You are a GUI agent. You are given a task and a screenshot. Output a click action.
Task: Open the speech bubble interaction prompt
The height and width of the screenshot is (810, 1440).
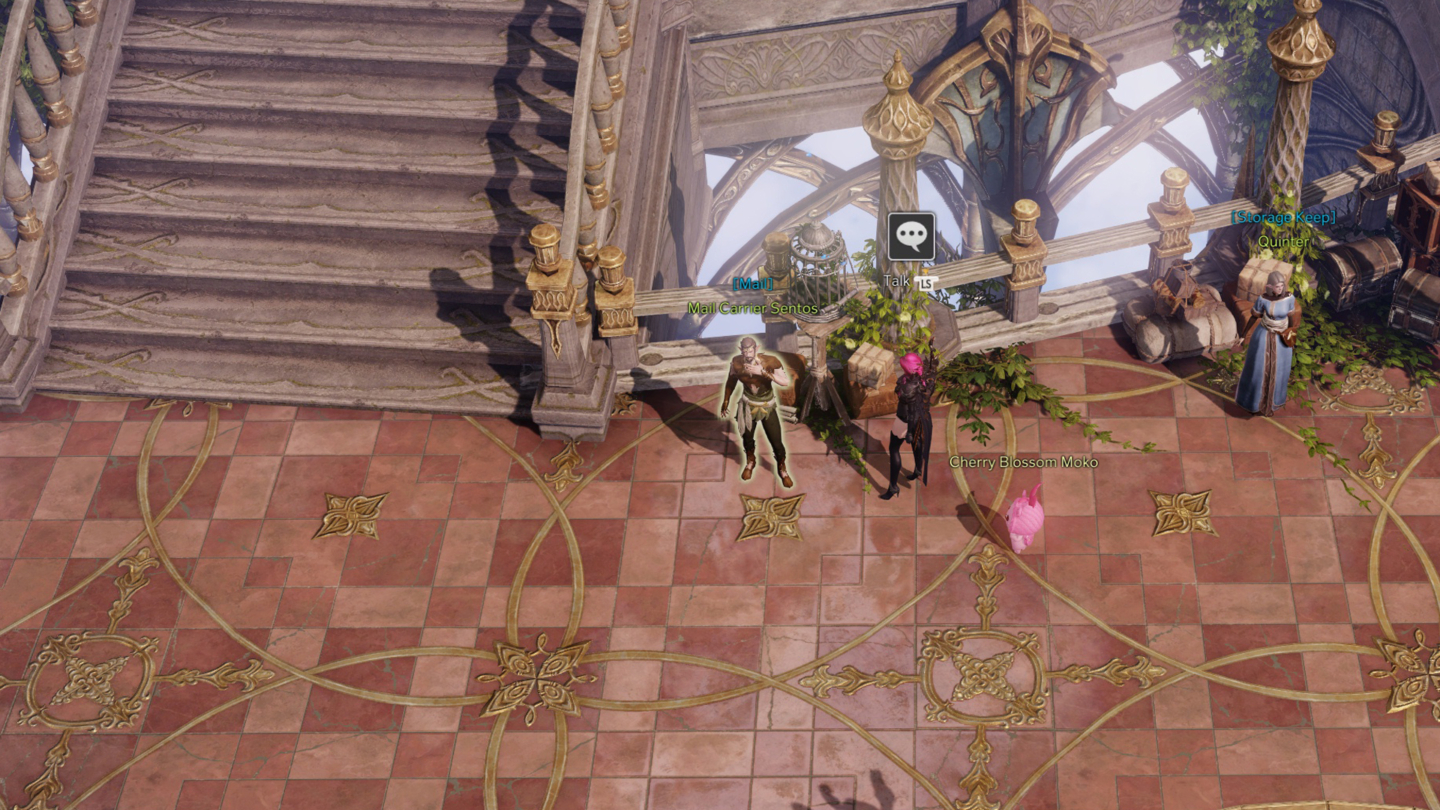pos(911,236)
